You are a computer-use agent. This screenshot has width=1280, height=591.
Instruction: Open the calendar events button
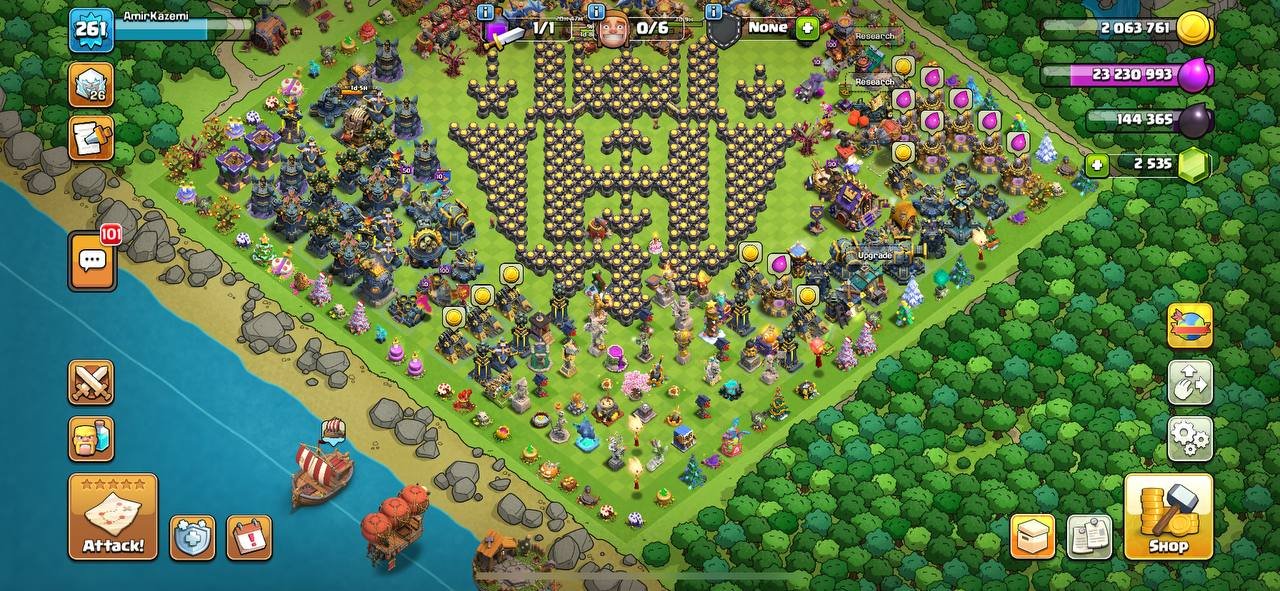[x=249, y=537]
